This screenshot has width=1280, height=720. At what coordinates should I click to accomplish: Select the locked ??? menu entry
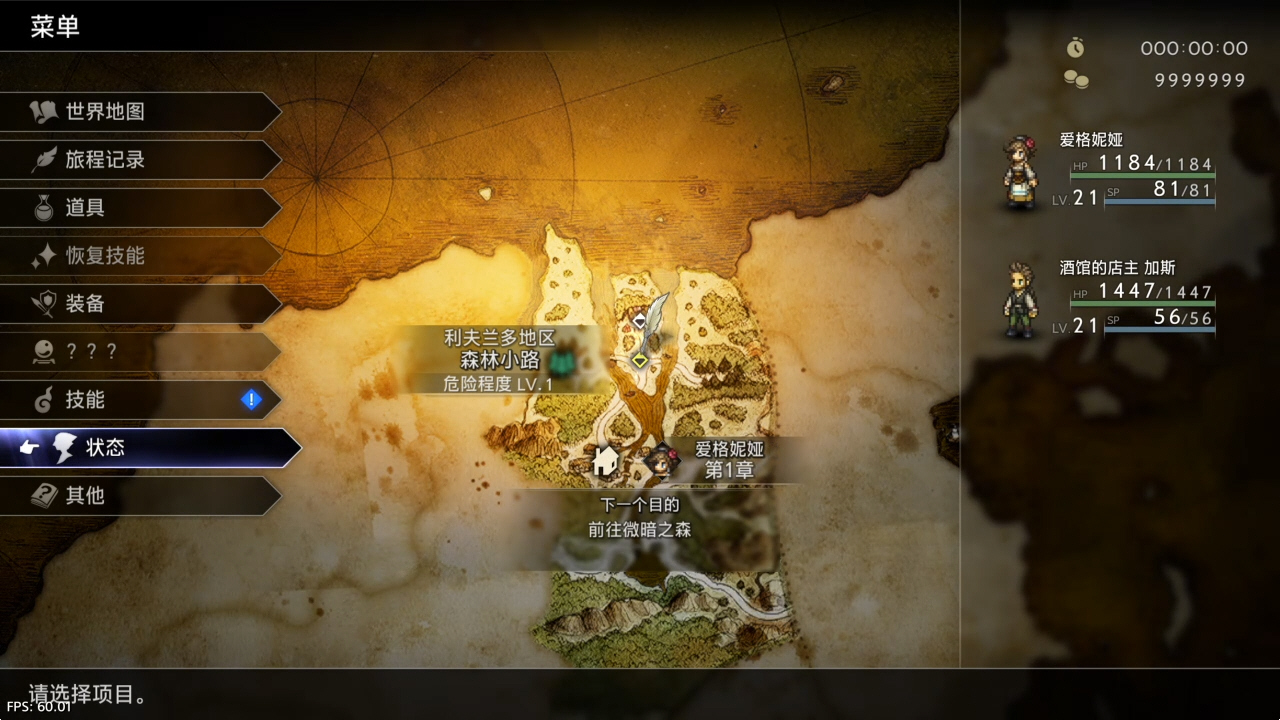click(140, 352)
